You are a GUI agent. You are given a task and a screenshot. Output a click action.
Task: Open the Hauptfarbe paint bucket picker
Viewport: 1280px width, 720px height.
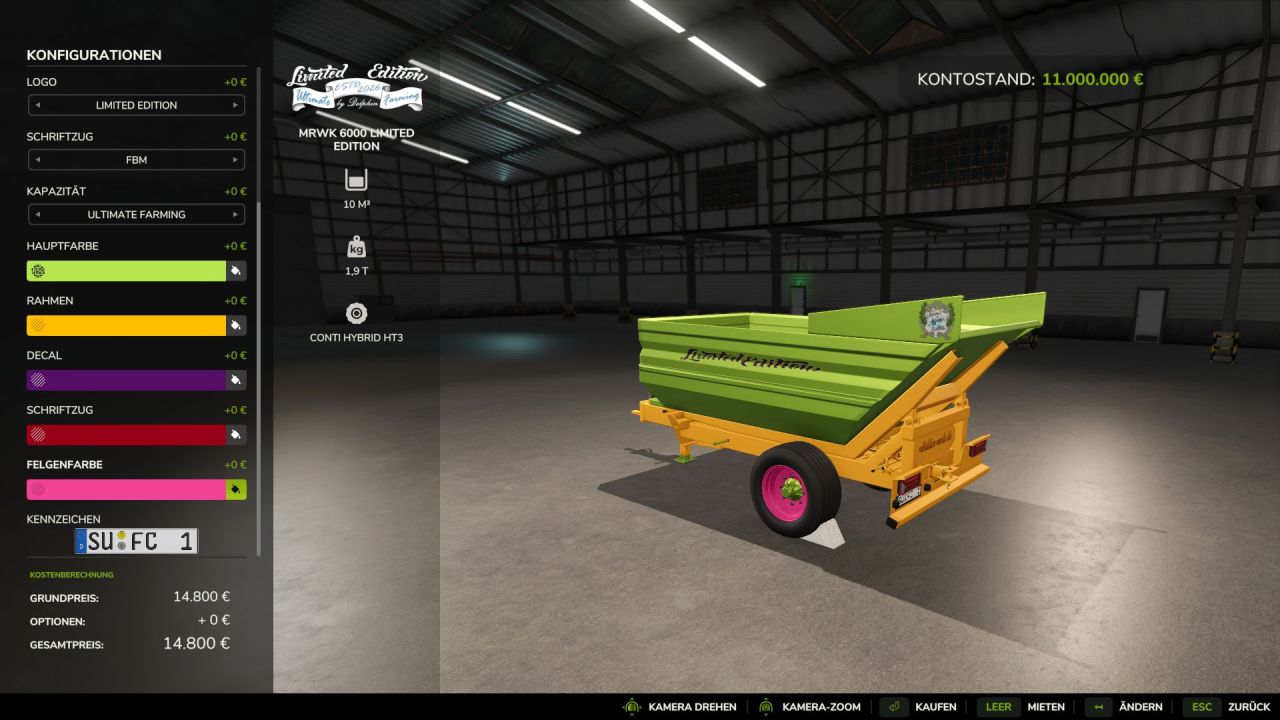(x=236, y=270)
